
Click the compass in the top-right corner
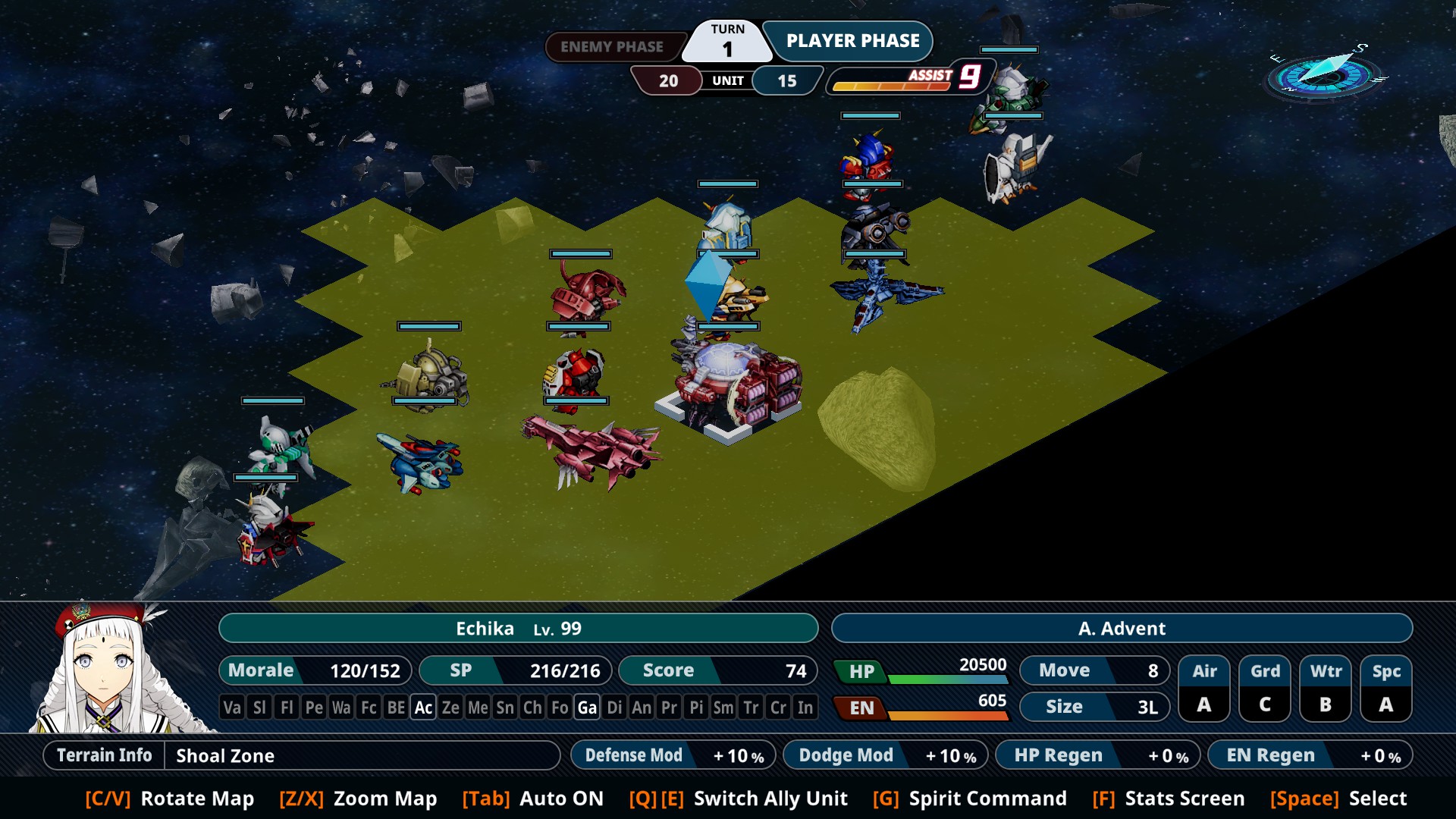1326,75
